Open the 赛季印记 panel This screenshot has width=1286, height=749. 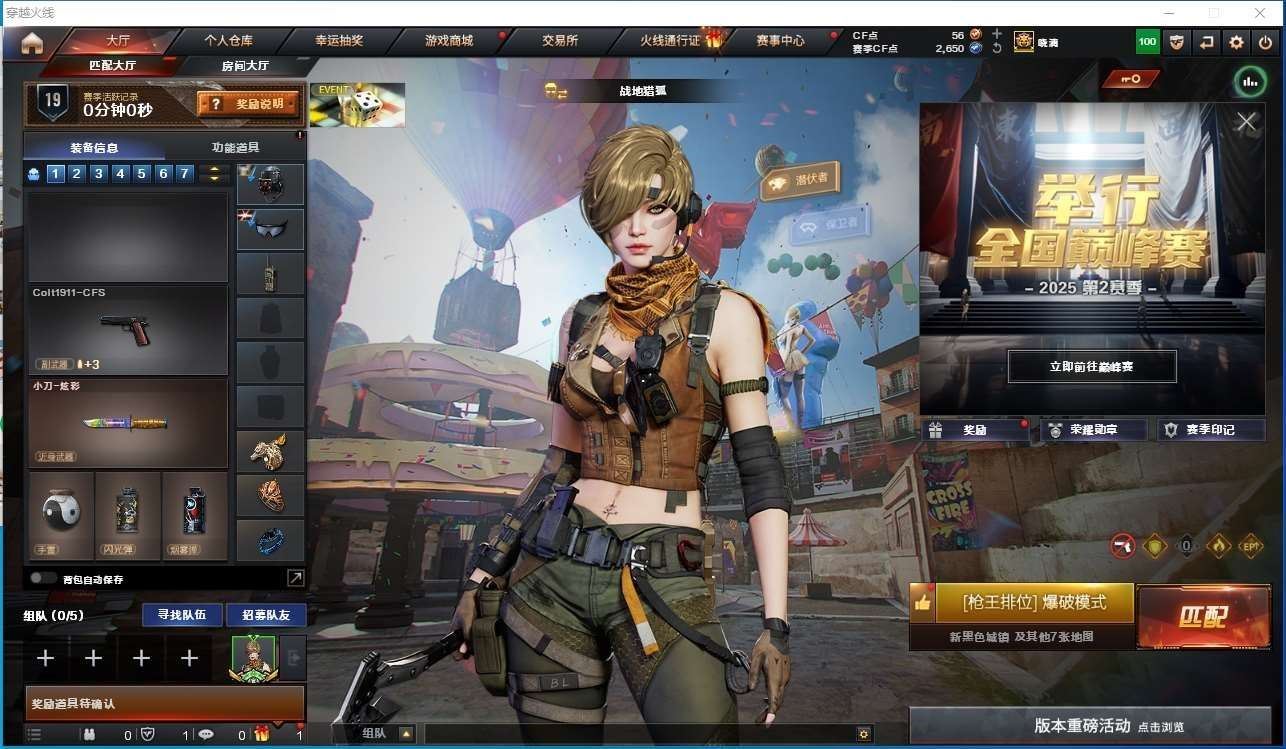[1210, 430]
